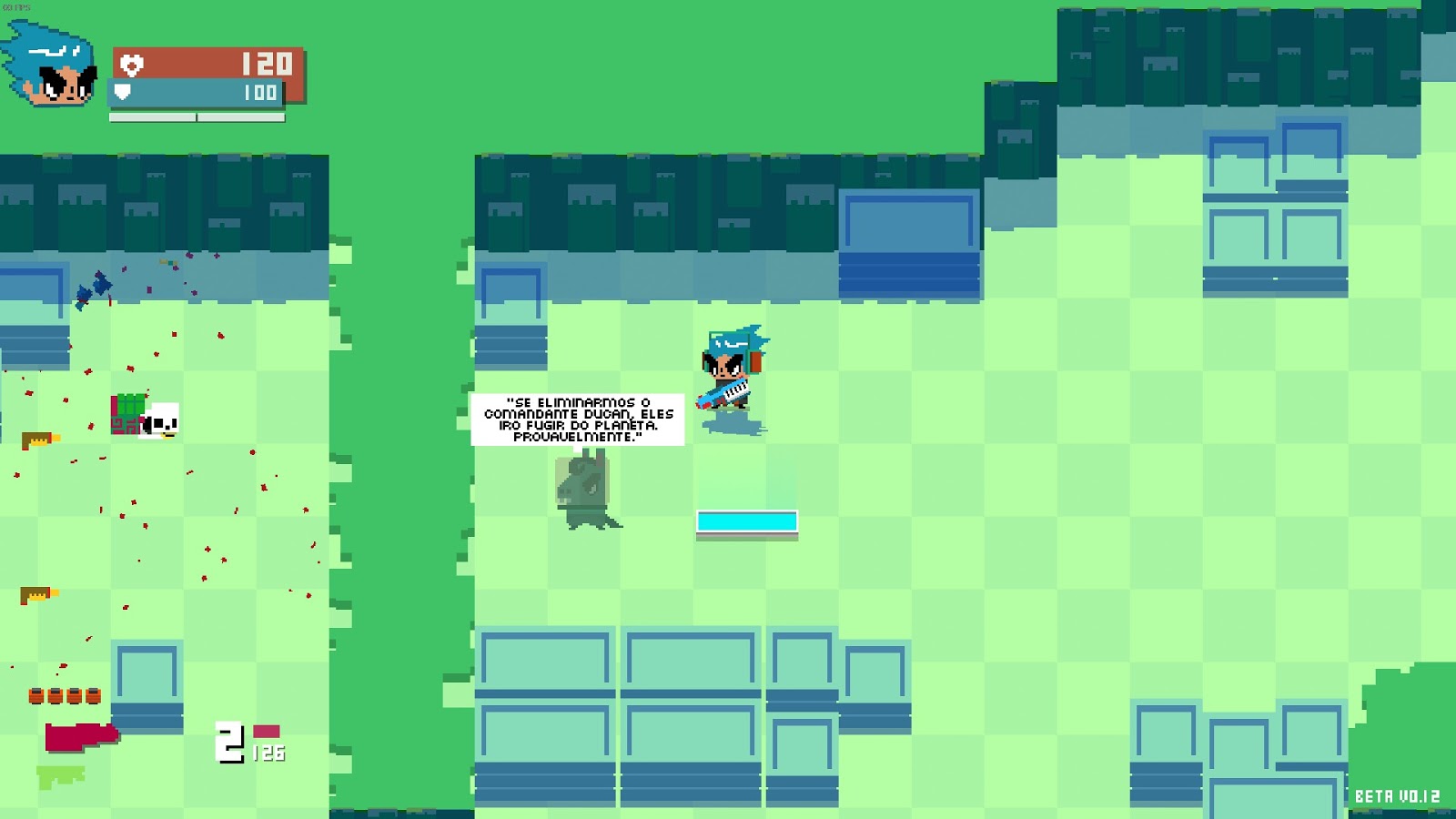This screenshot has width=1456, height=819.
Task: Click the player character sprite
Action: coord(733,364)
